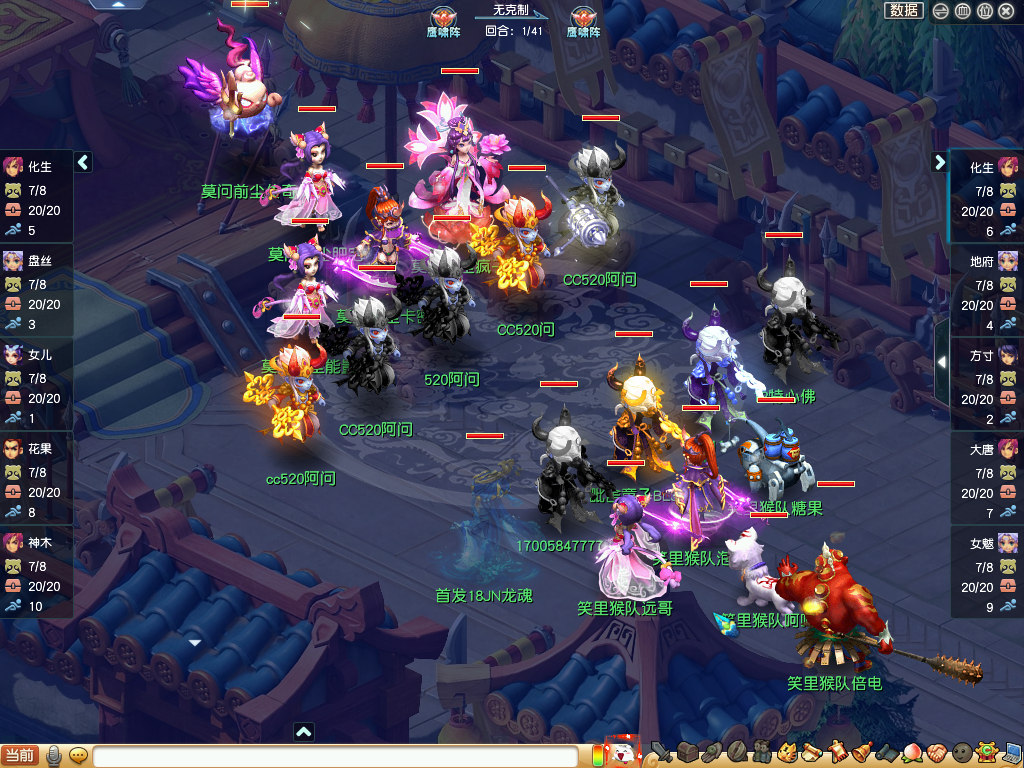This screenshot has height=768, width=1024.
Task: Collapse the left team panel arrow
Action: tap(84, 162)
